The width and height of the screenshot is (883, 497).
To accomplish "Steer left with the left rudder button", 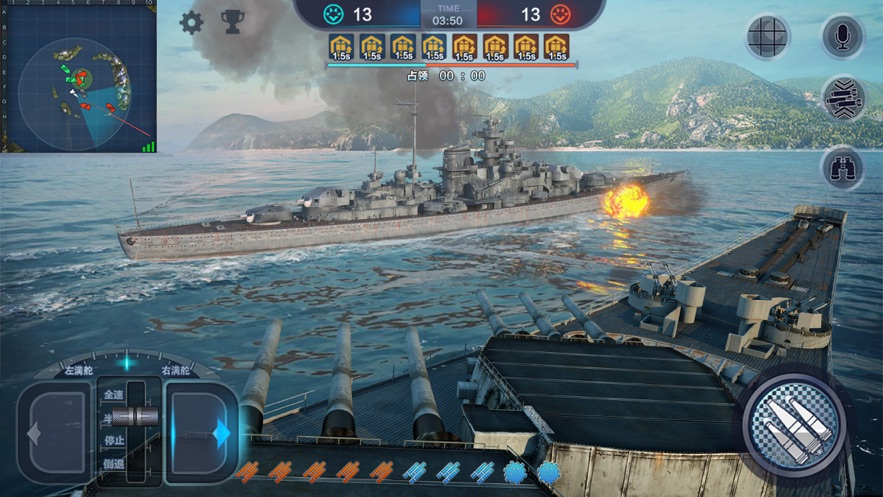I will pyautogui.click(x=54, y=432).
